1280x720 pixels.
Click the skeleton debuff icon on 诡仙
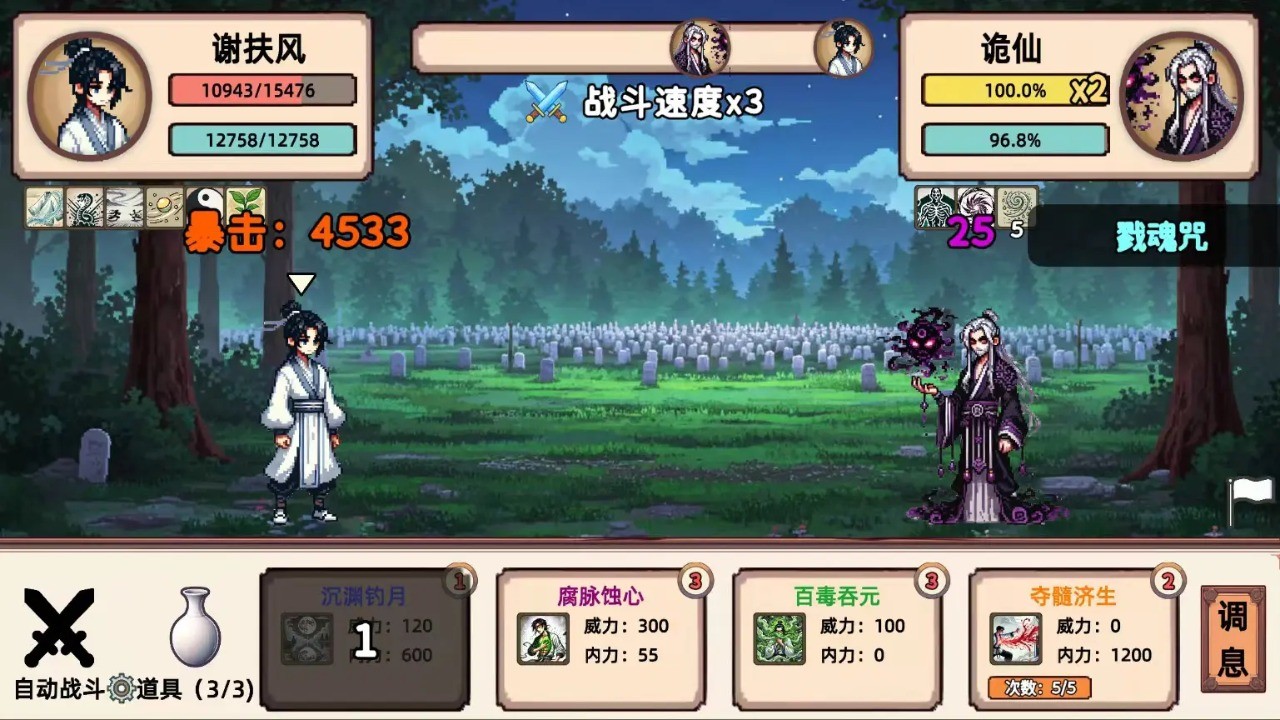click(933, 207)
